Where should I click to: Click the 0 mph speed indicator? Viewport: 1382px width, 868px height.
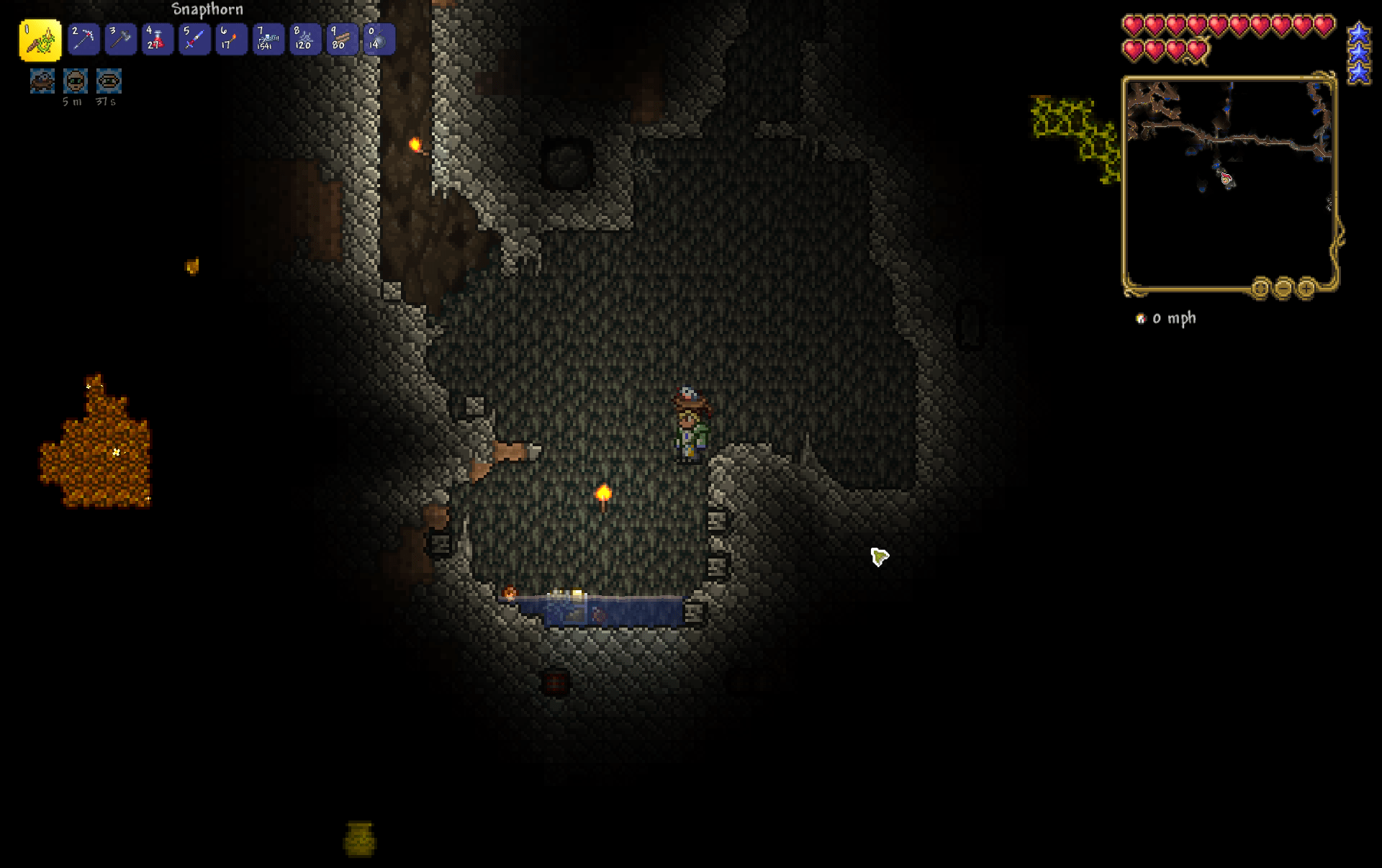coord(1175,318)
